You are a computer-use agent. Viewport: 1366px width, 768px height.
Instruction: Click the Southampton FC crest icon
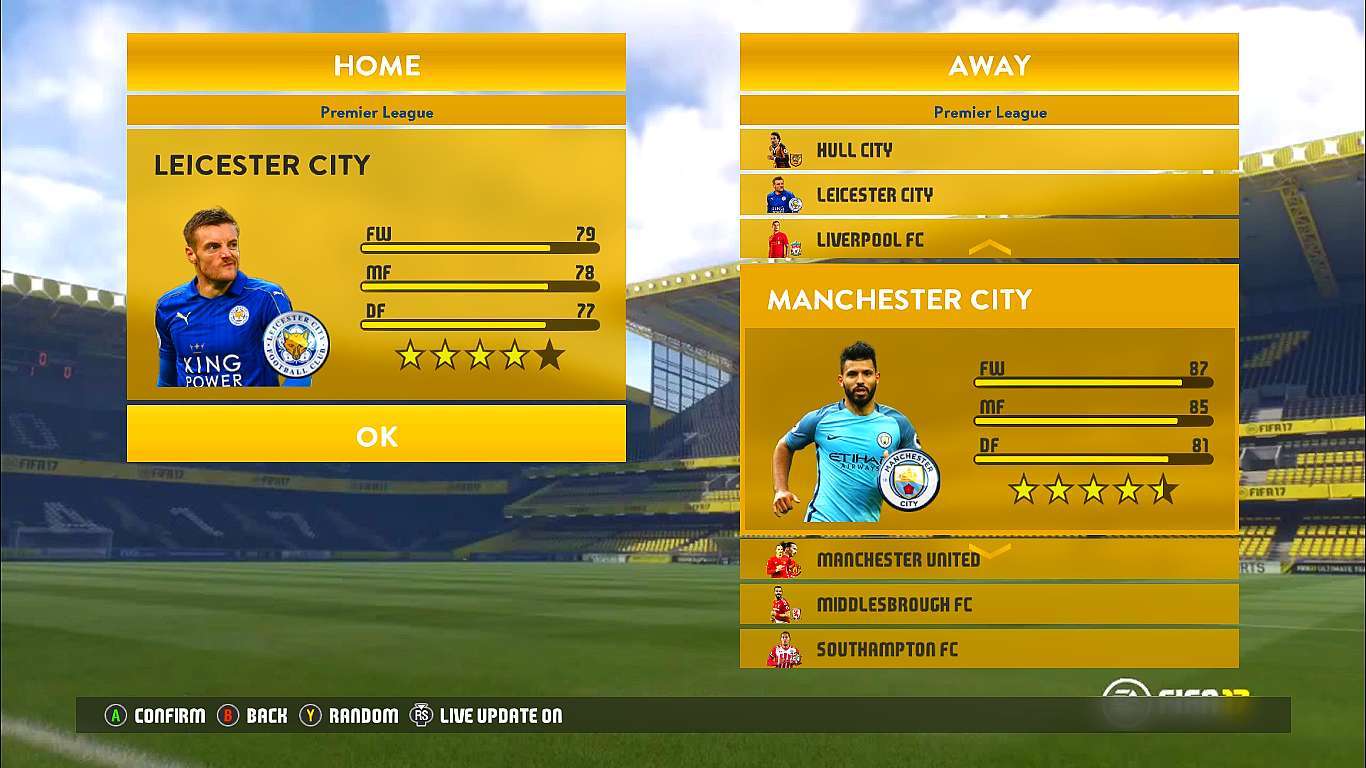787,649
